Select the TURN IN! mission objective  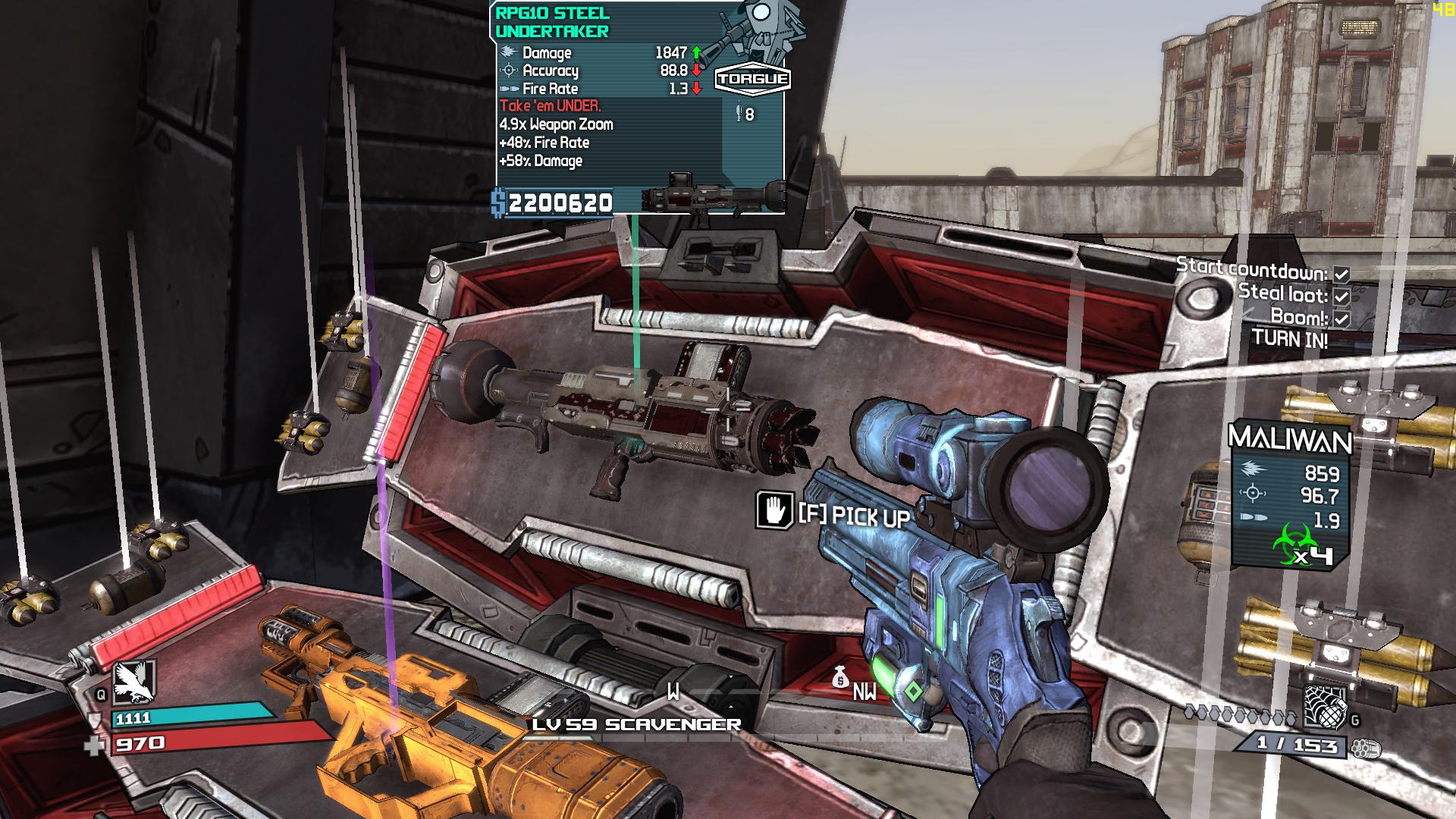click(1289, 339)
